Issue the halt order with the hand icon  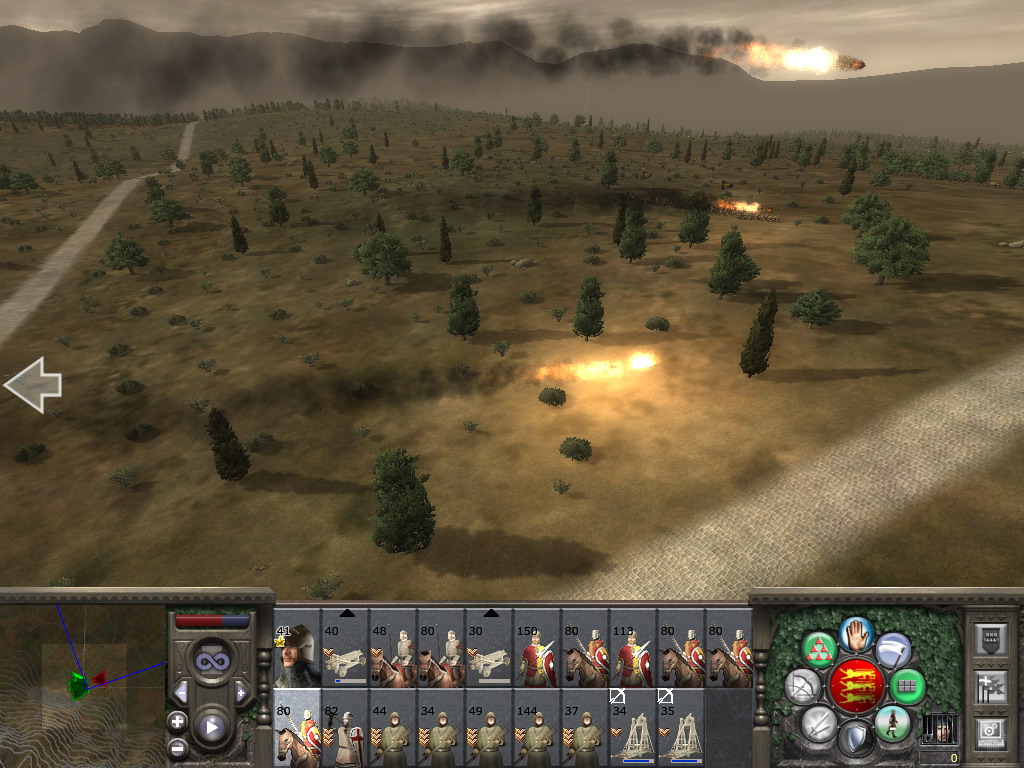coord(856,633)
